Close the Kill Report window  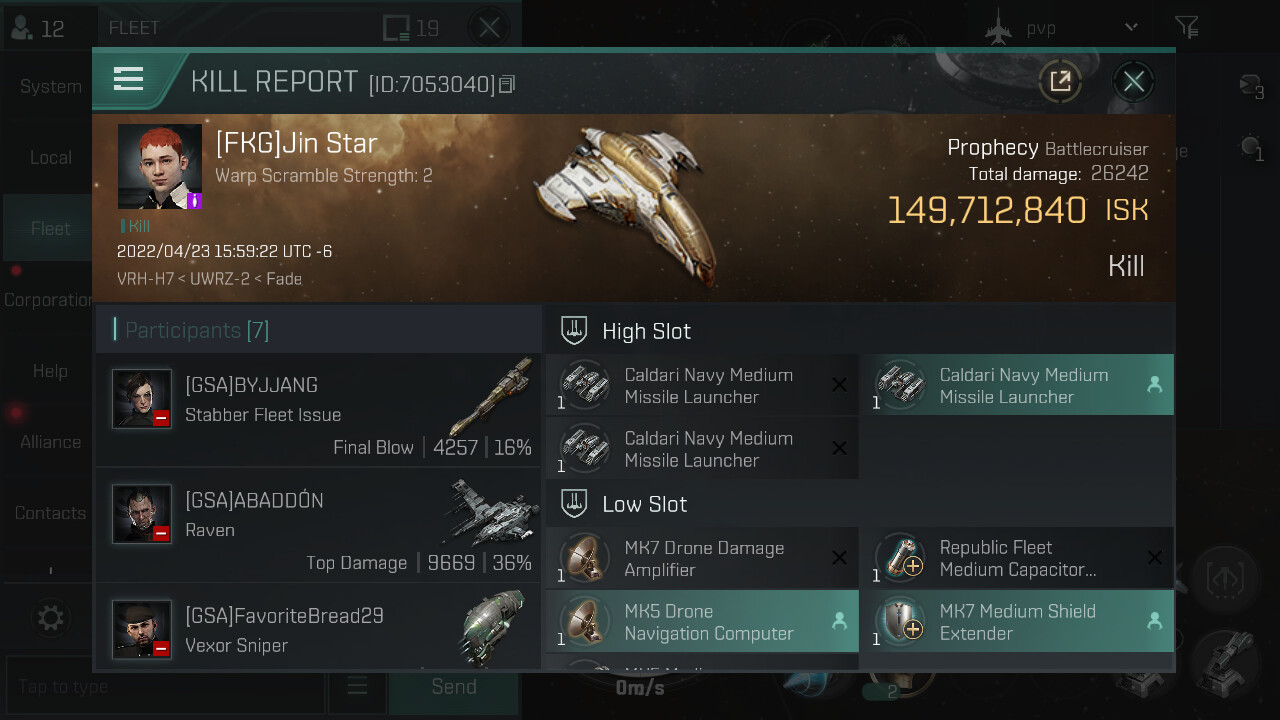[1133, 81]
